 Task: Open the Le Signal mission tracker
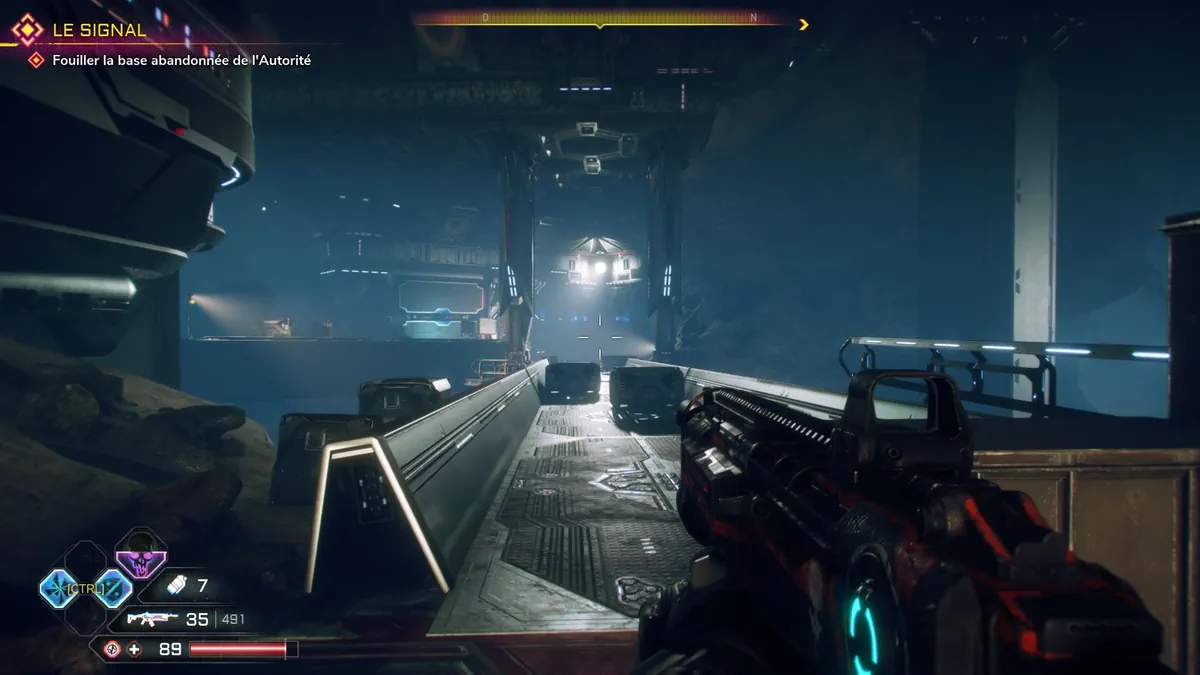click(97, 30)
